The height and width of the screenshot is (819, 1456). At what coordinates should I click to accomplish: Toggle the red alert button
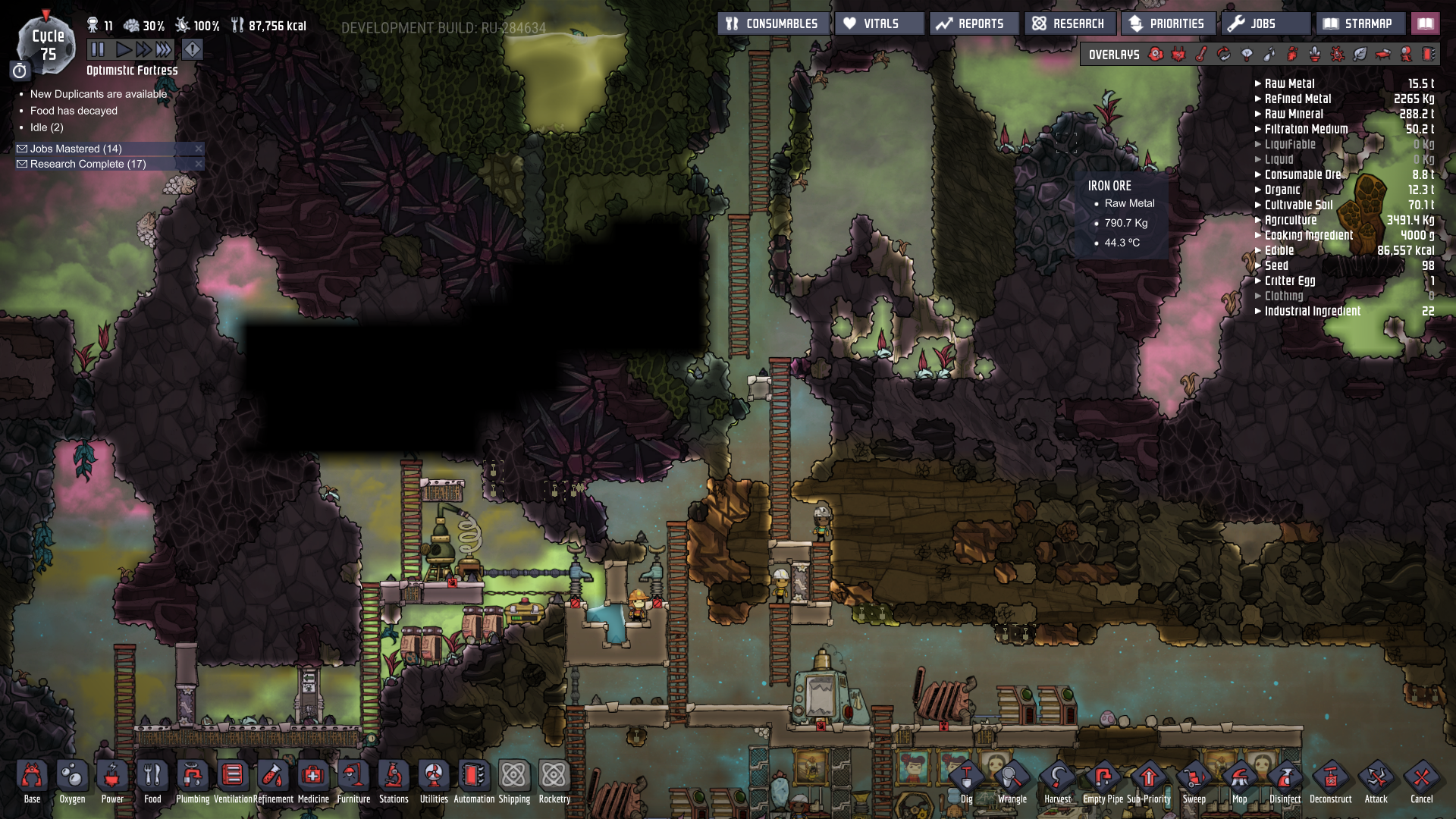click(193, 50)
